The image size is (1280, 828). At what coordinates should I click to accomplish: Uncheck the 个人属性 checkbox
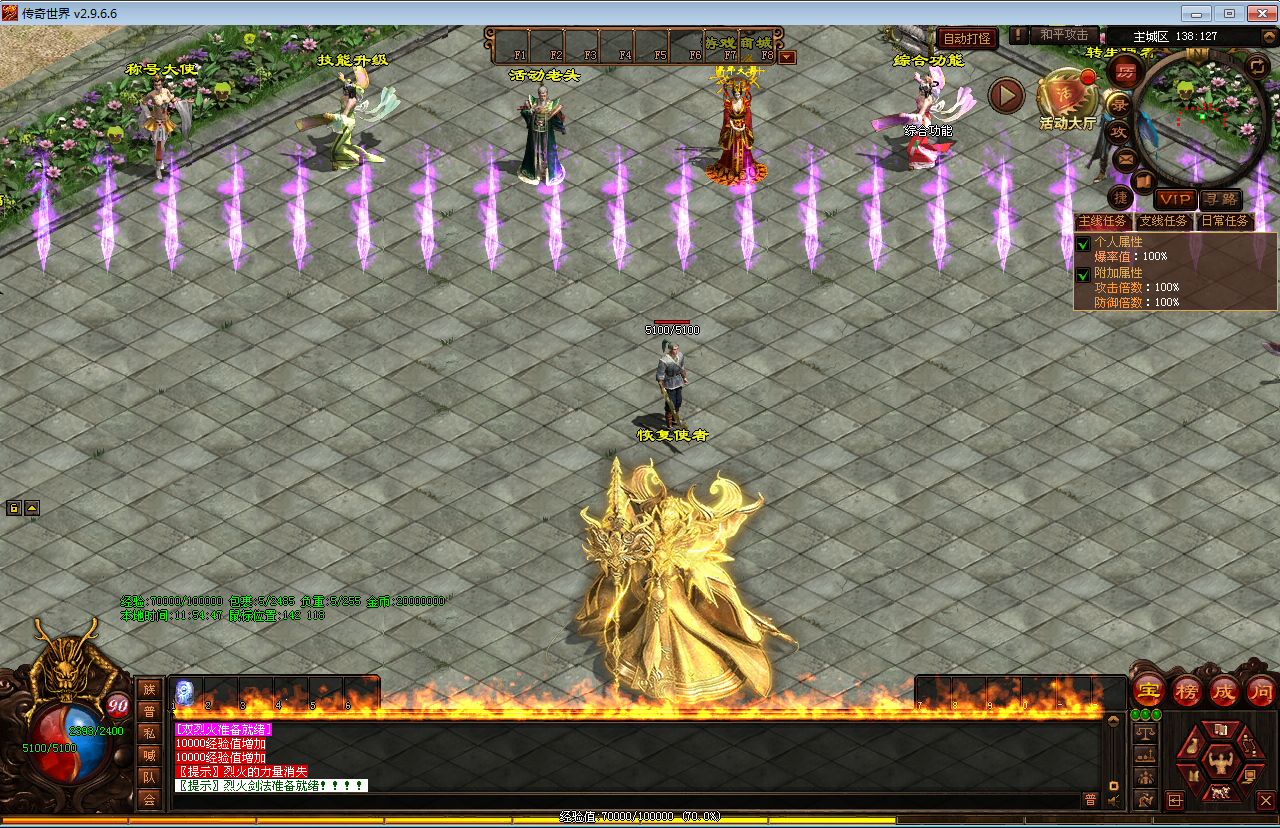pyautogui.click(x=1083, y=244)
